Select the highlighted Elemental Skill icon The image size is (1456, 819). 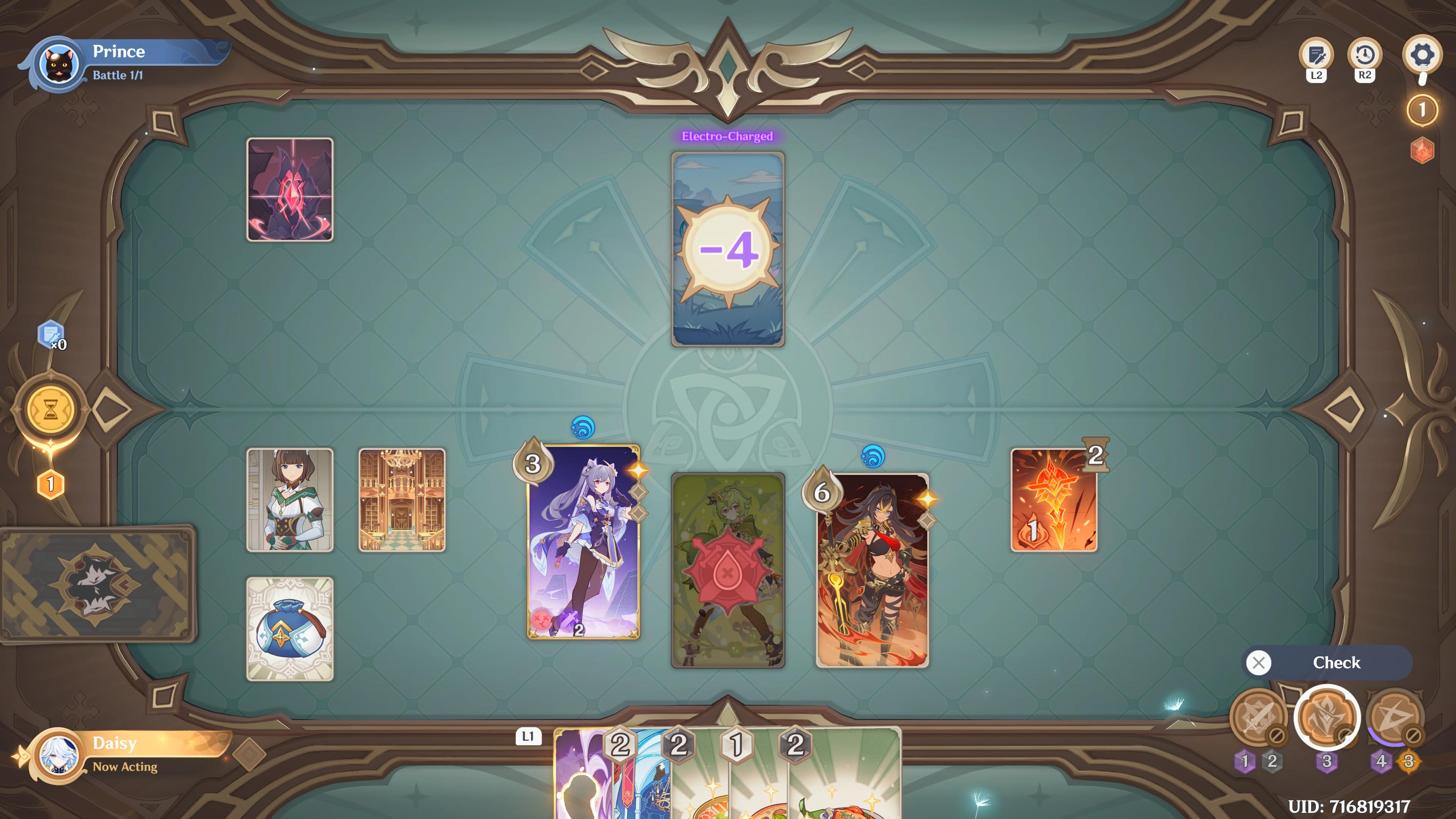pyautogui.click(x=1328, y=719)
